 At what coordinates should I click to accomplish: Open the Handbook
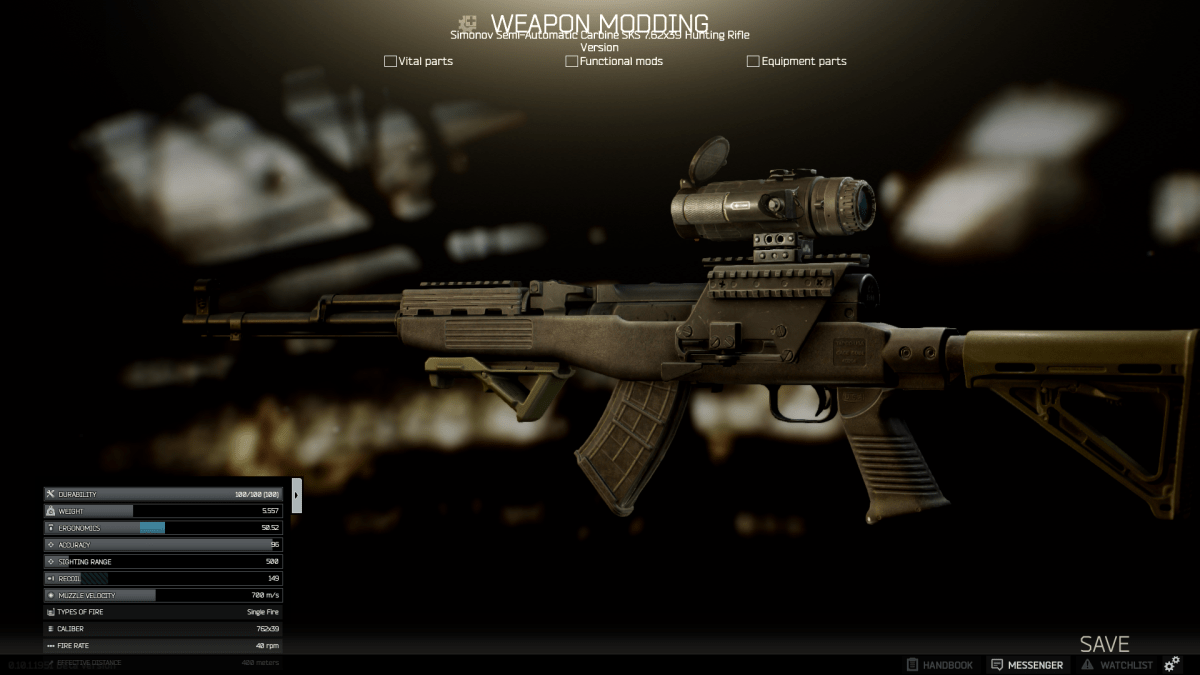click(x=939, y=665)
